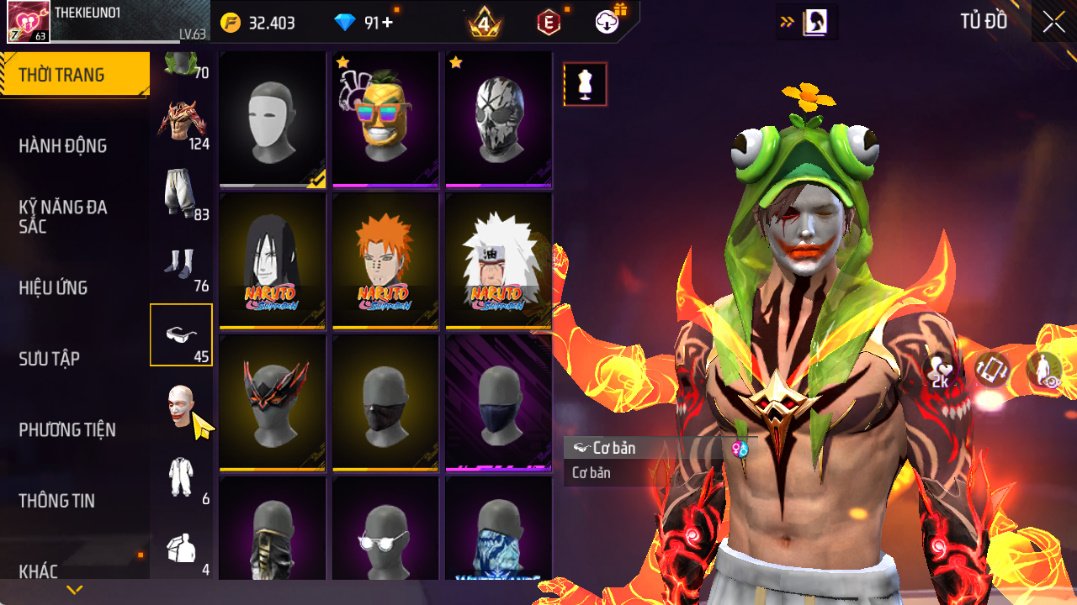The width and height of the screenshot is (1077, 605).
Task: Switch to the Hành Động tab
Action: coord(63,146)
